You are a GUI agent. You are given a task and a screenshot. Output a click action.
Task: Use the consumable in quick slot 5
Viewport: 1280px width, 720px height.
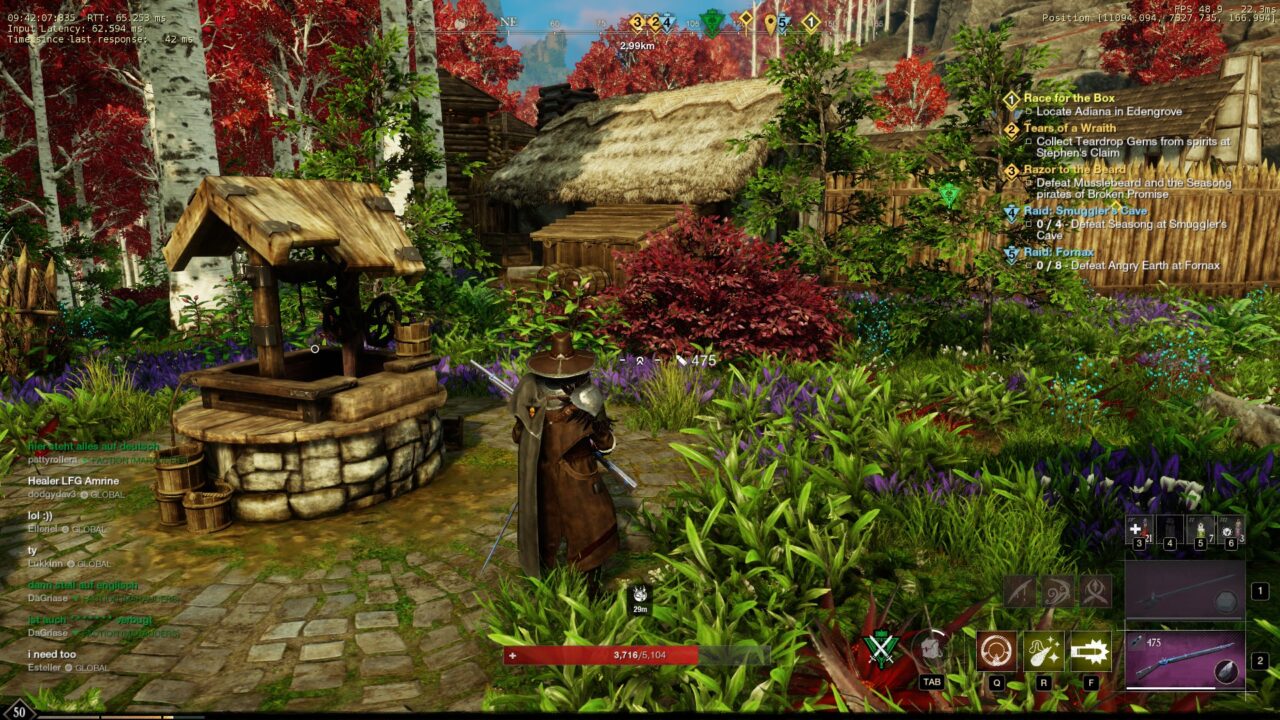1199,531
